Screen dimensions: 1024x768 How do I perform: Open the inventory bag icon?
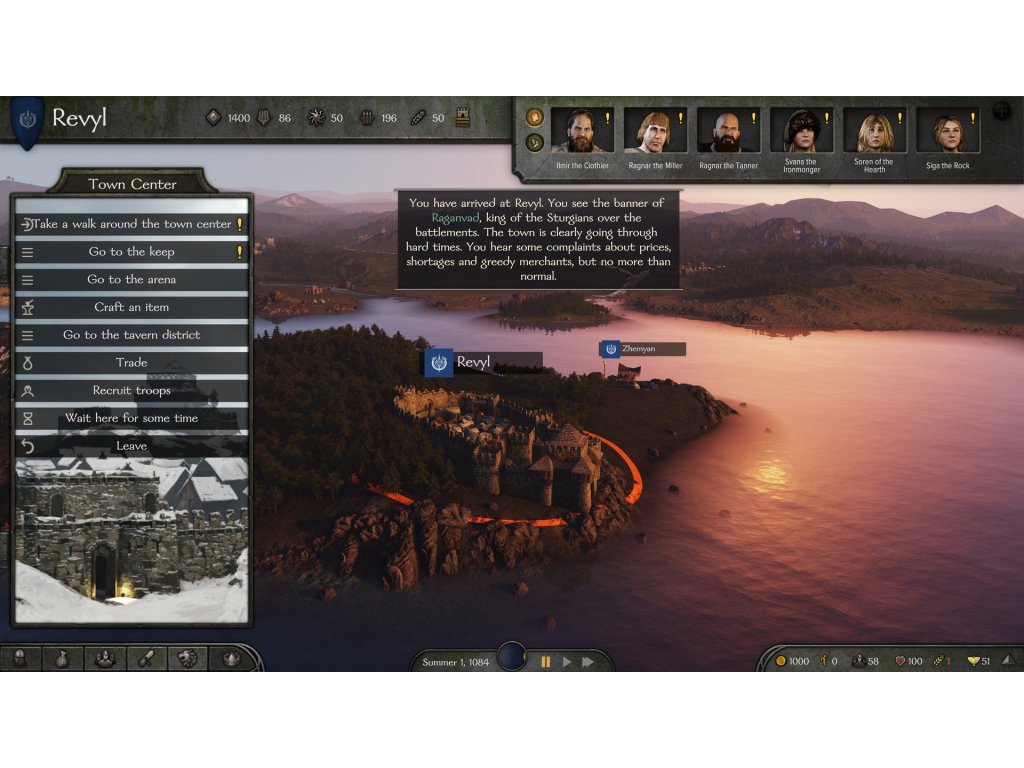click(x=62, y=658)
